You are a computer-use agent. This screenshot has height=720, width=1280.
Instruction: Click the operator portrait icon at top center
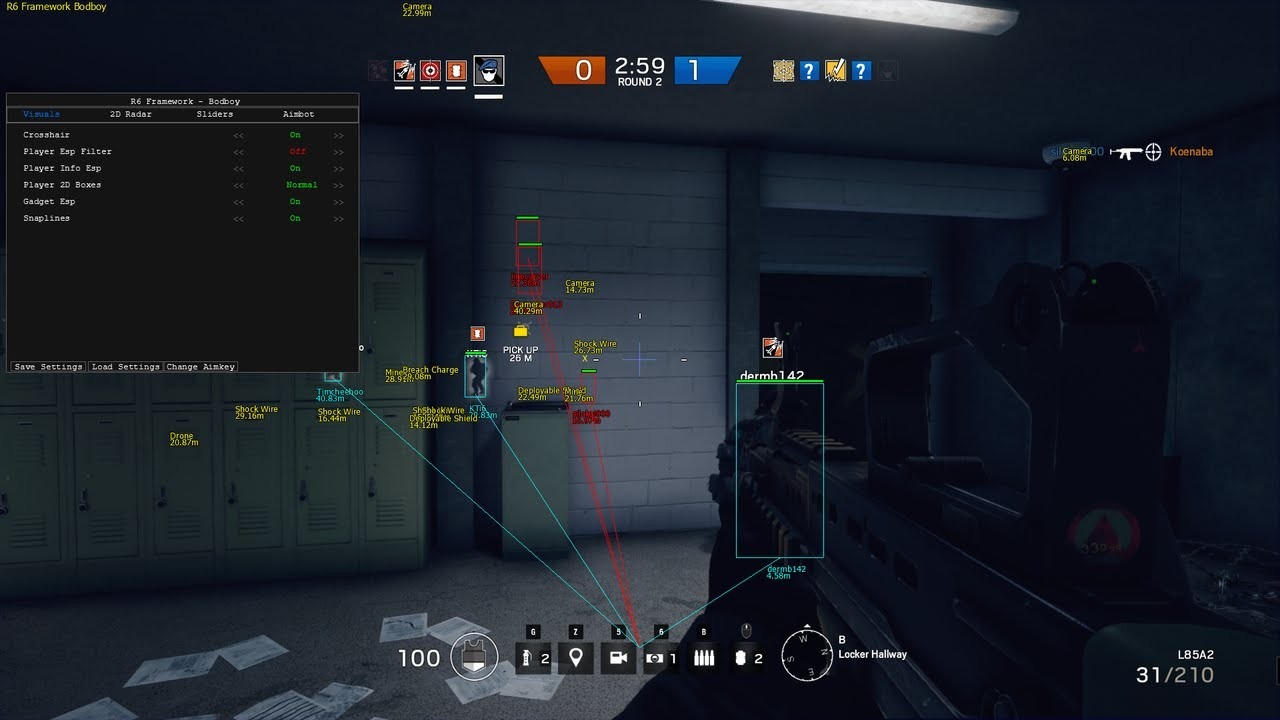(x=489, y=70)
